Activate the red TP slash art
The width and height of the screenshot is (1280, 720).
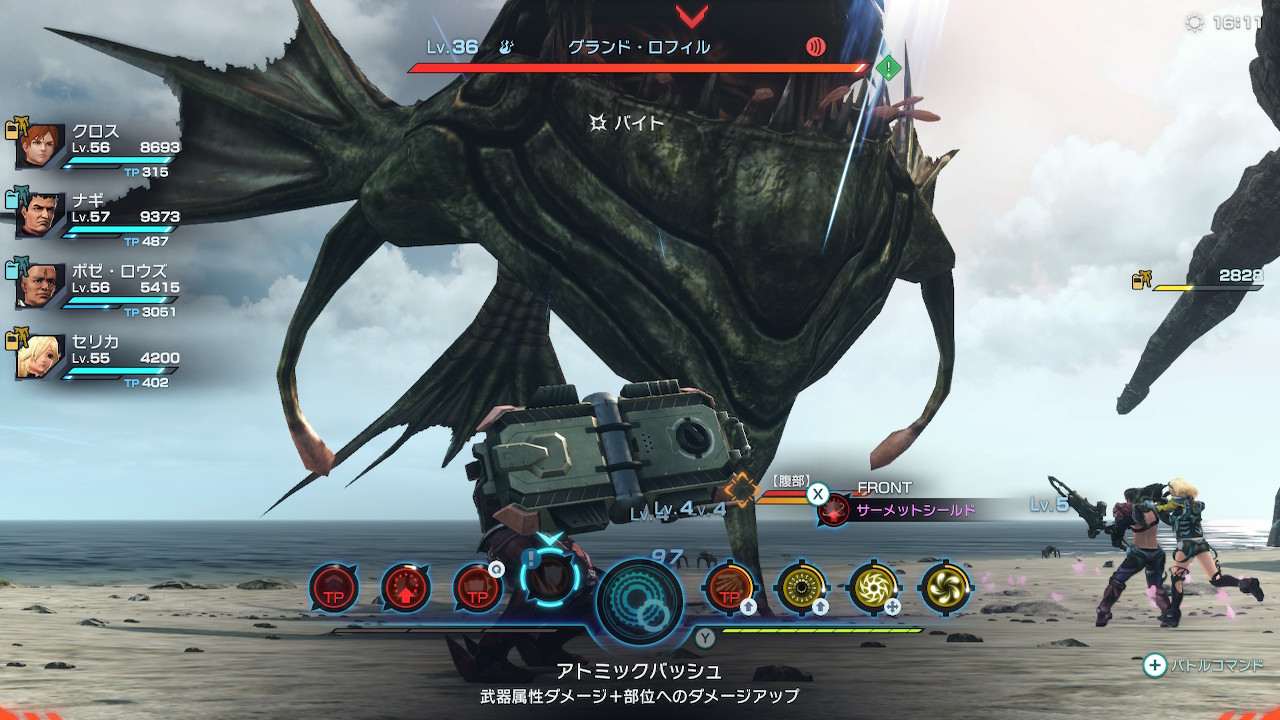tap(730, 589)
